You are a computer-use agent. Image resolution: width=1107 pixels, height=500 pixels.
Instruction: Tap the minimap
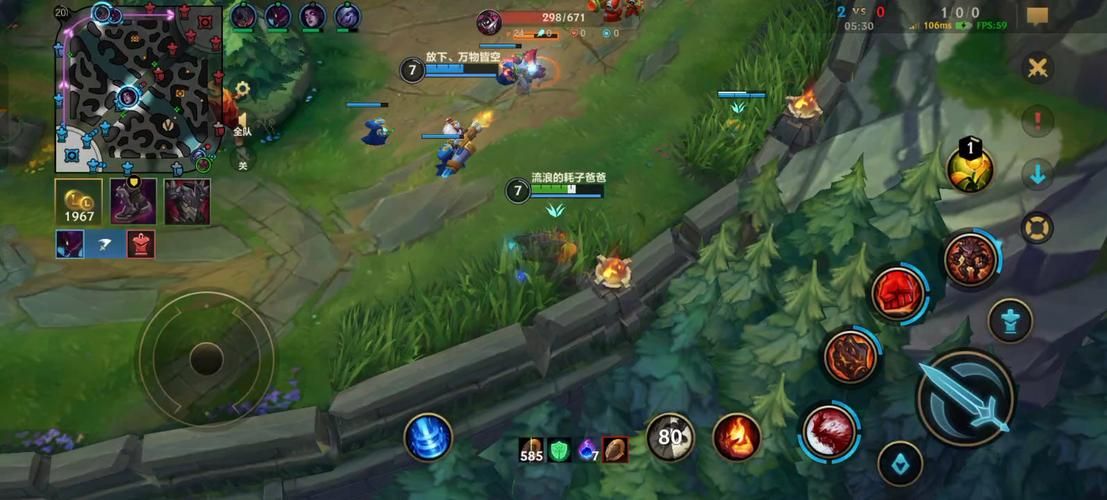138,87
